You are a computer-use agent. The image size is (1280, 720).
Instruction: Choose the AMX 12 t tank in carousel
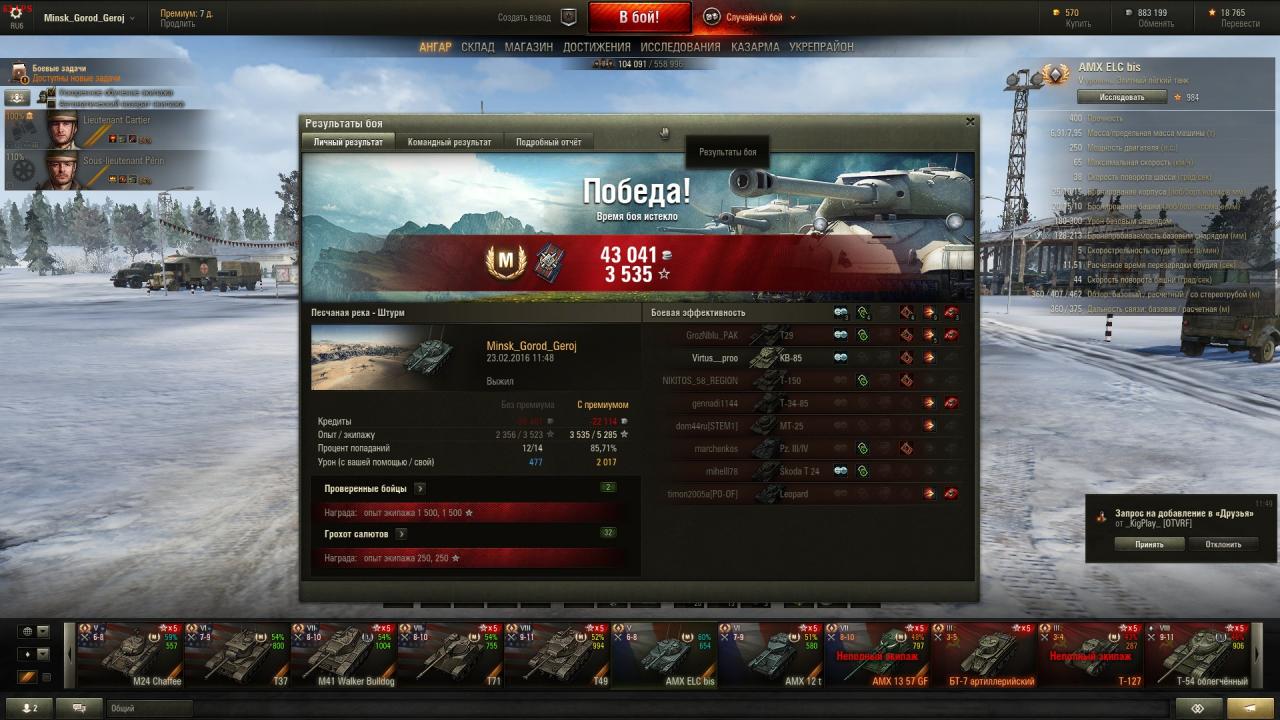[x=770, y=655]
